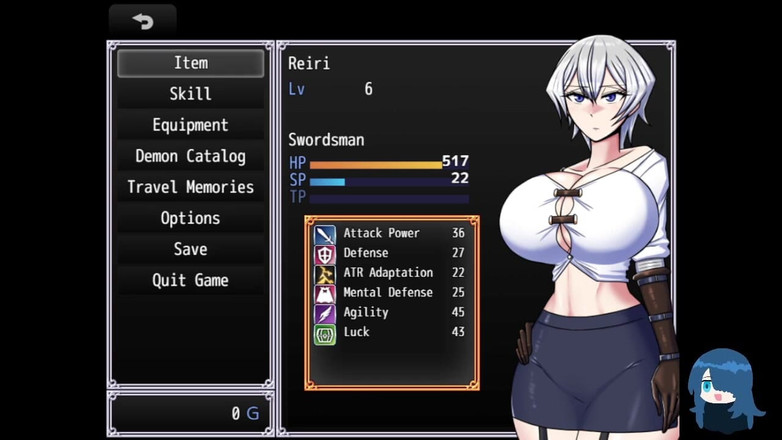Select Quit Game

click(x=190, y=280)
